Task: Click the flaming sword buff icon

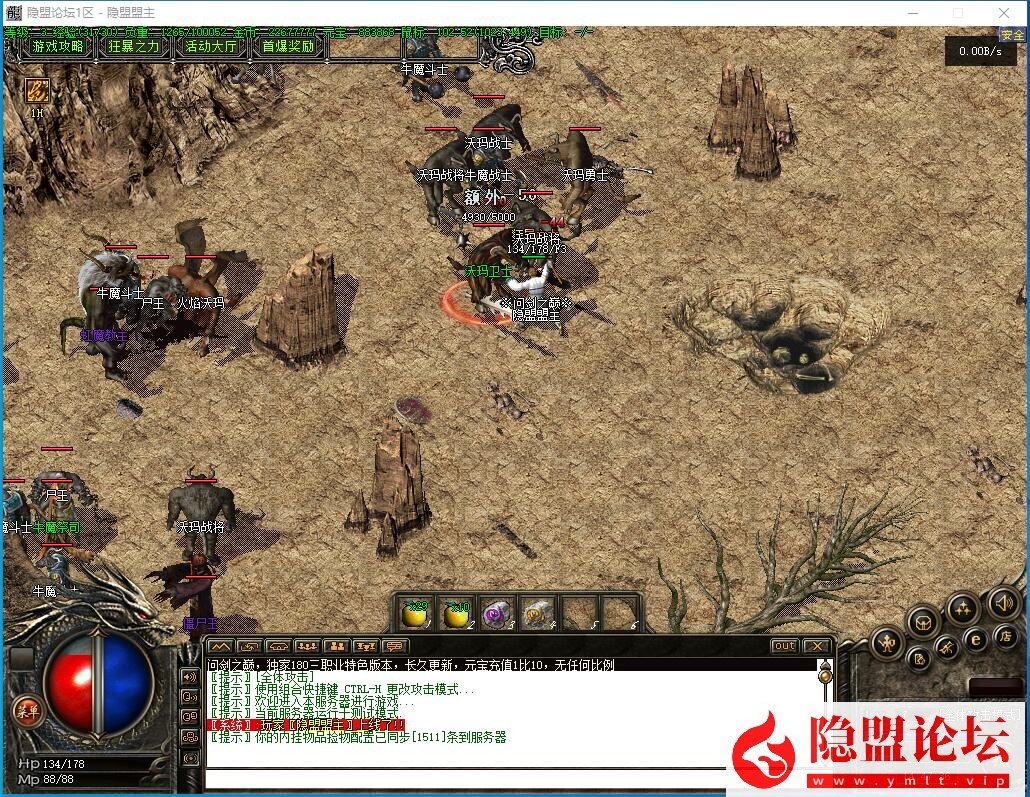Action: (38, 90)
